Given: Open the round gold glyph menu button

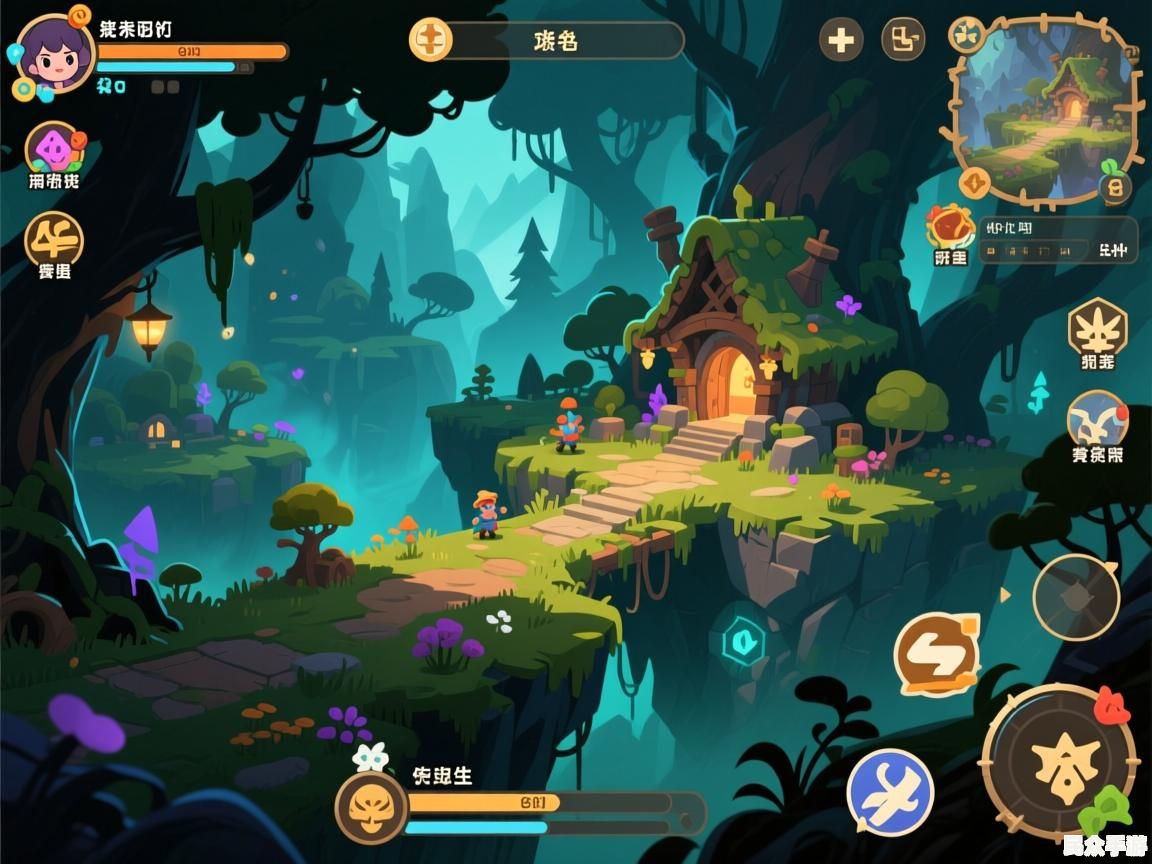Looking at the screenshot, I should coord(54,239).
